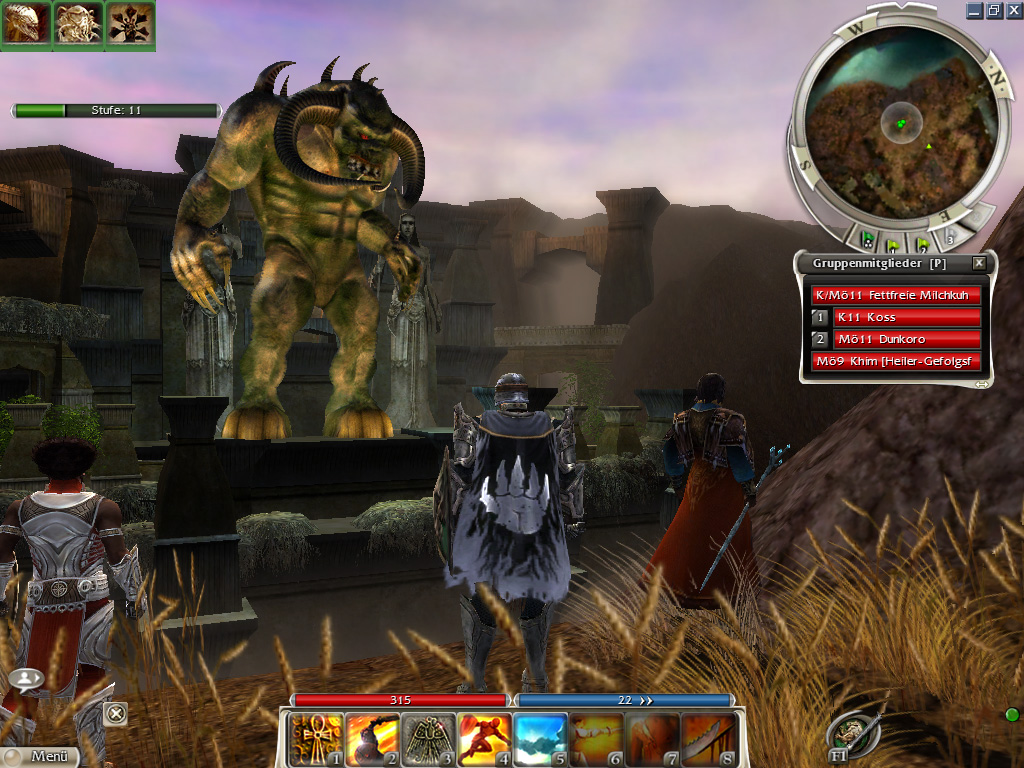Minimize the game window
The height and width of the screenshot is (768, 1024).
tap(974, 10)
